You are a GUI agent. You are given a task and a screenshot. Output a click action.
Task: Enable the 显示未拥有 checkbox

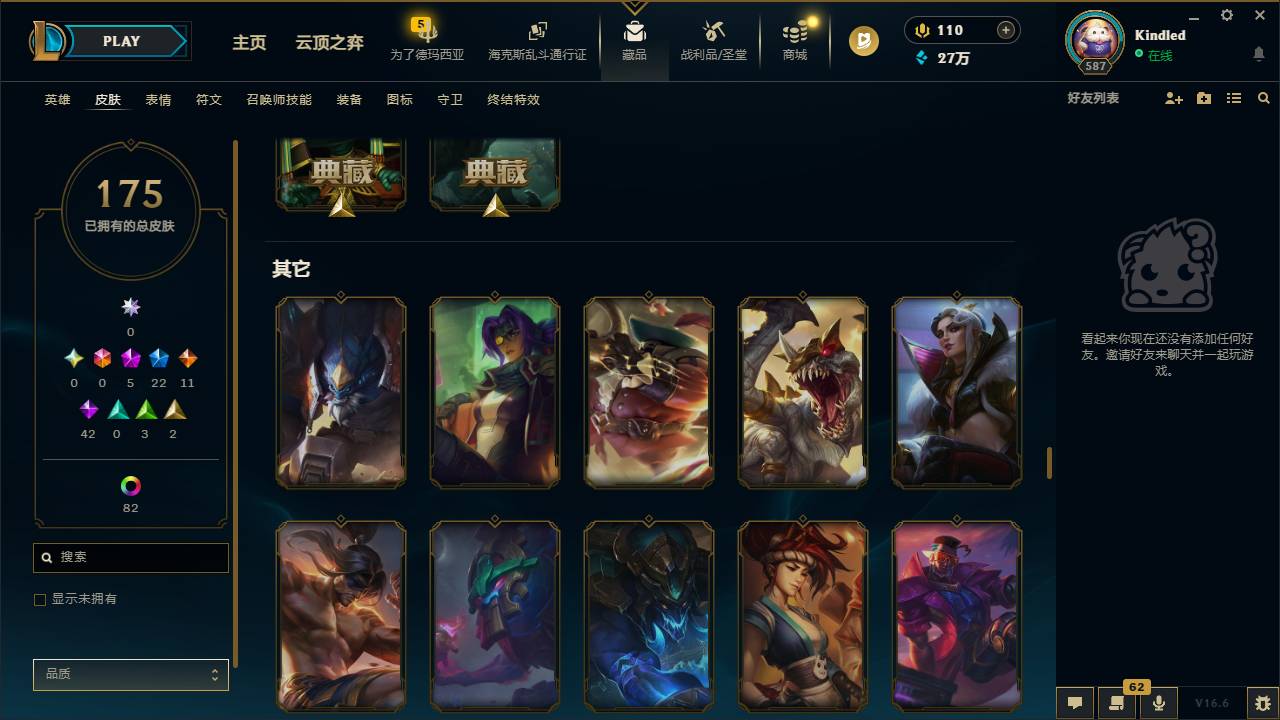pos(40,599)
